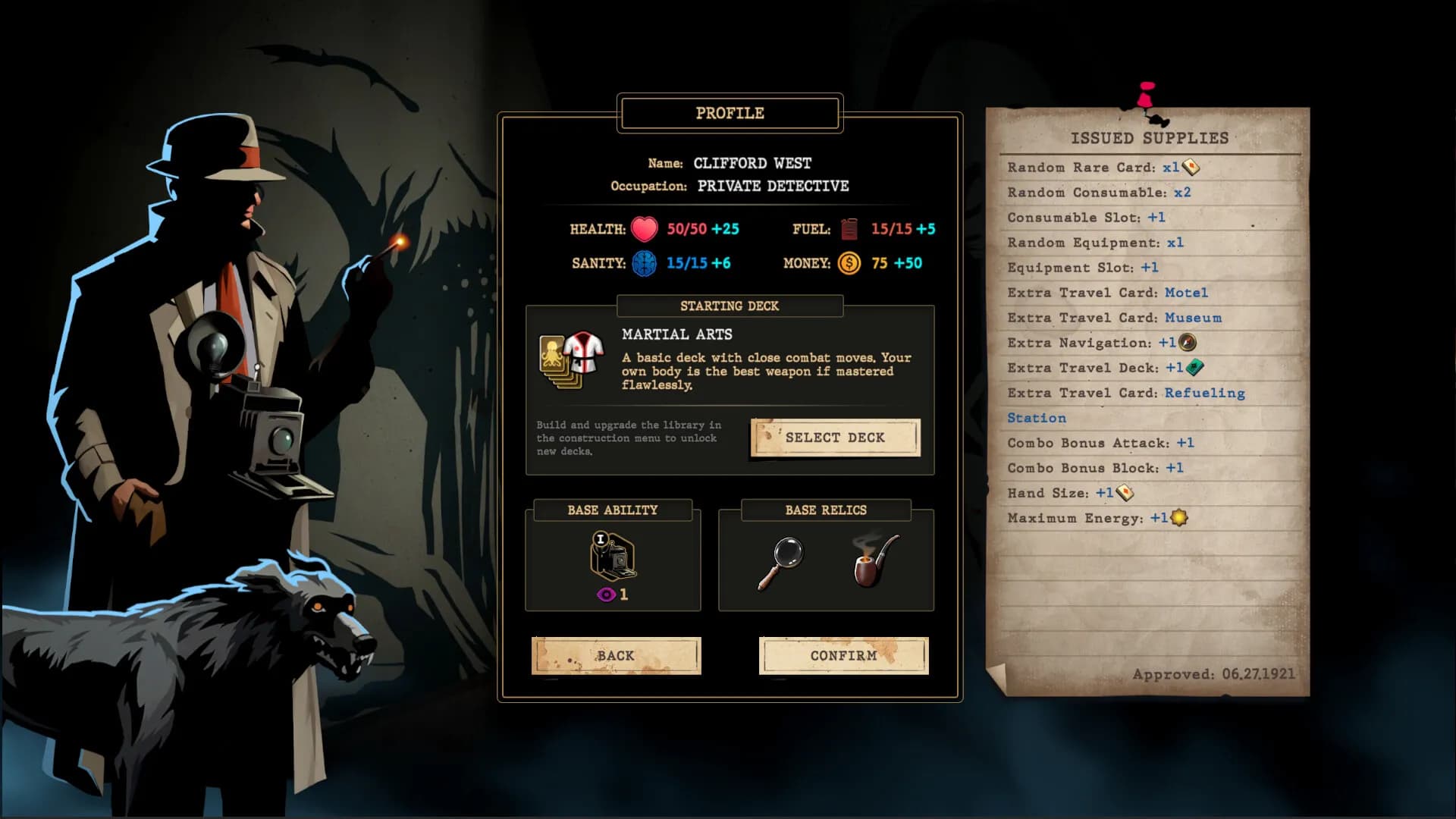
Task: Inspect the magnifying glass relic
Action: point(781,562)
